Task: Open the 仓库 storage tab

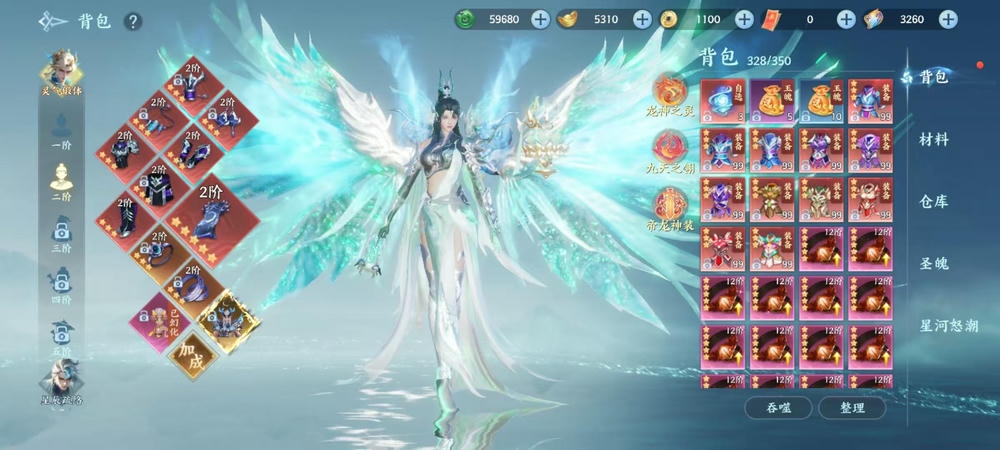Action: coord(933,201)
